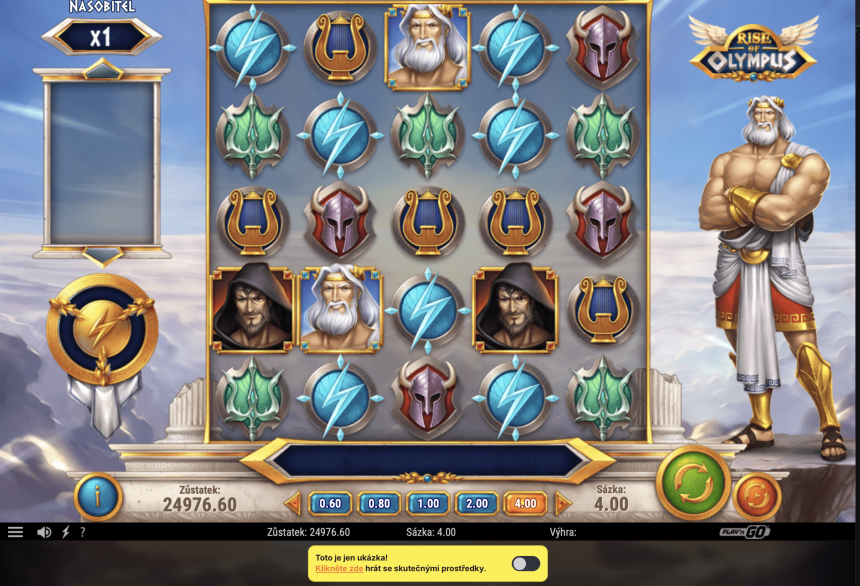Image resolution: width=860 pixels, height=586 pixels.
Task: Open the paytable info button
Action: point(98,496)
